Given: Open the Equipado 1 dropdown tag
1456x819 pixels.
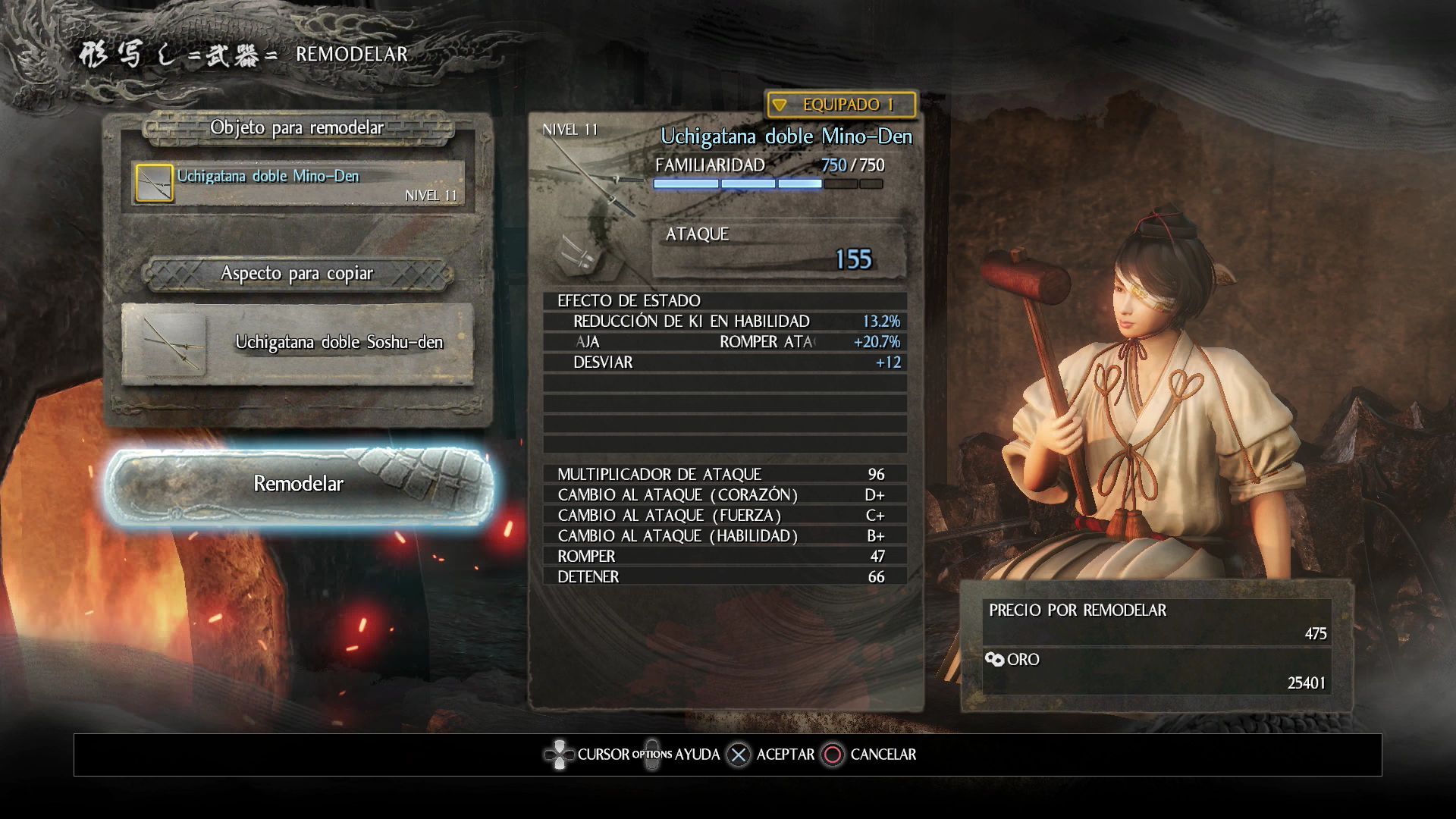Looking at the screenshot, I should coord(840,105).
